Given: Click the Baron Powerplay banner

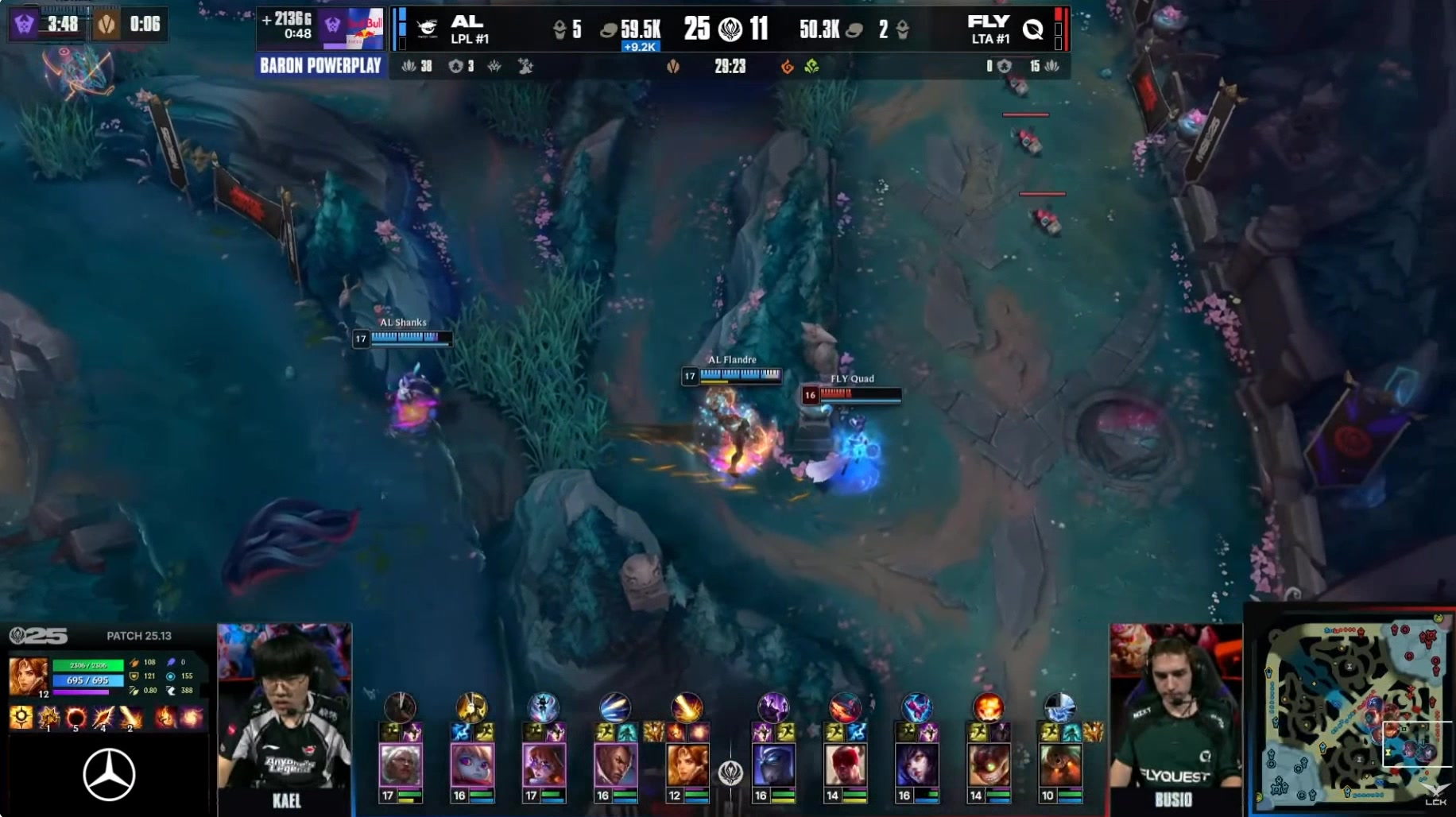Looking at the screenshot, I should [320, 66].
